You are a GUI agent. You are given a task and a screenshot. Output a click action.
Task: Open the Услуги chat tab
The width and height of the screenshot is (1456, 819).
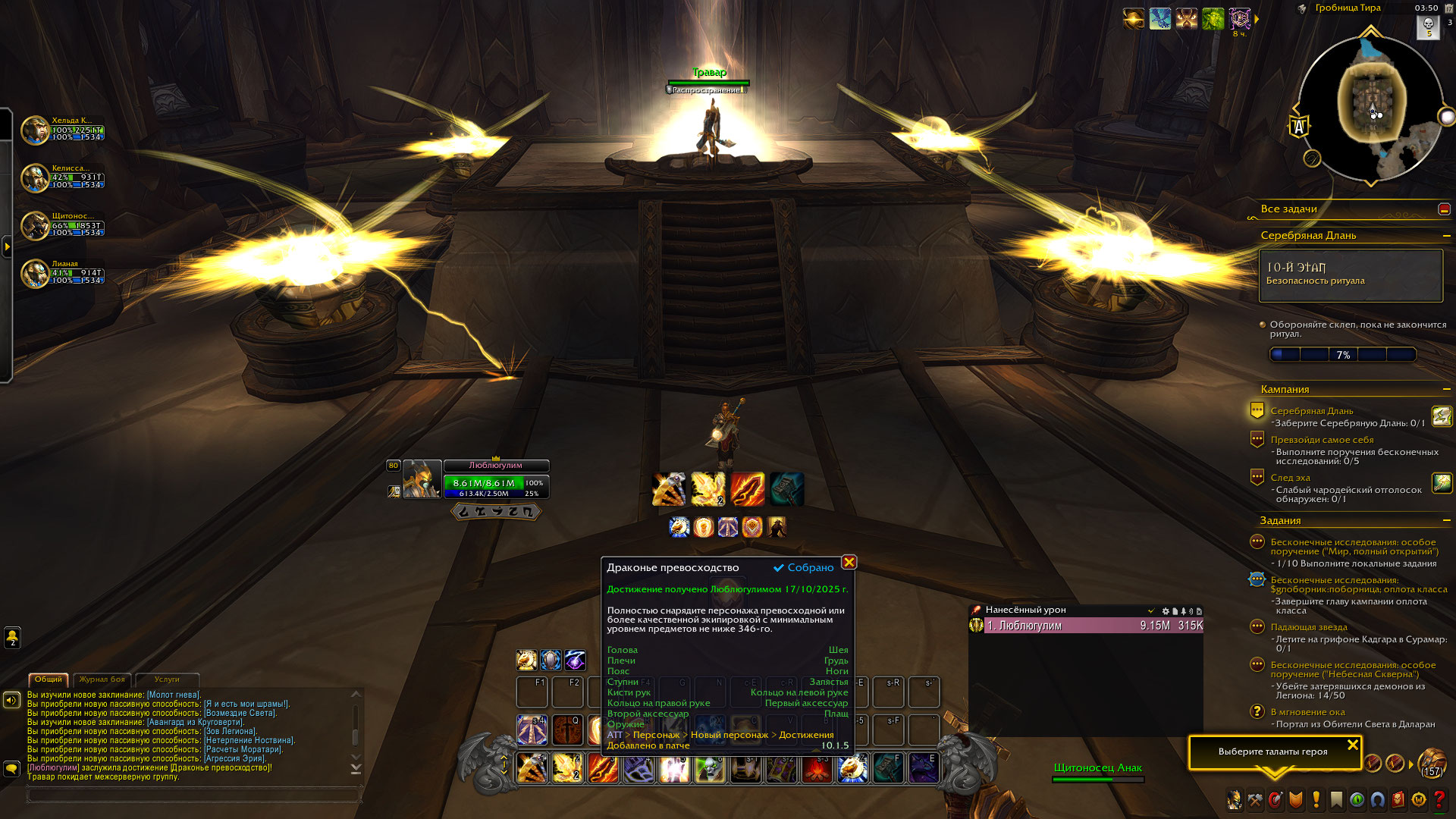point(167,679)
